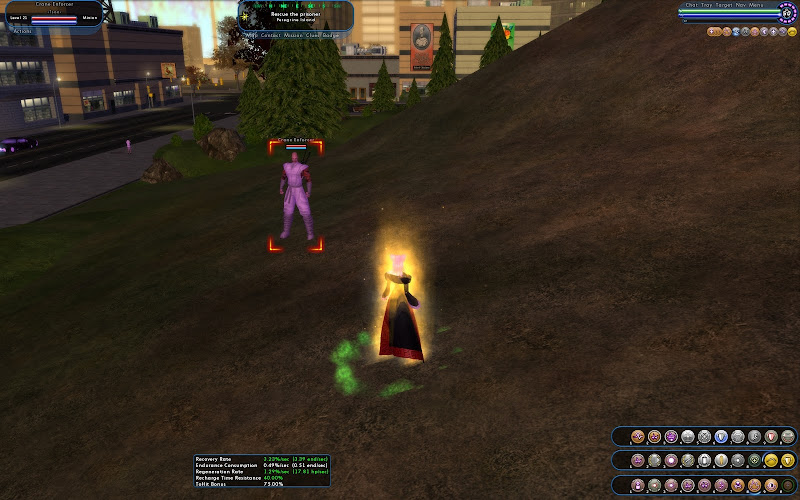Select the targeted Crane Enforcer enemy
The height and width of the screenshot is (500, 800).
click(295, 196)
